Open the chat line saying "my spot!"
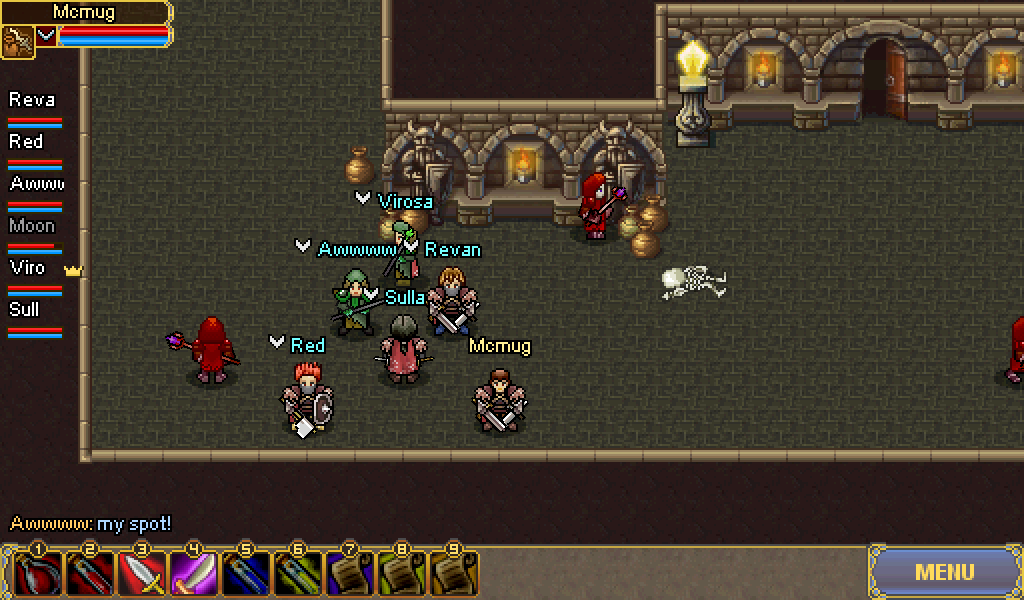The image size is (1024, 600). 91,523
